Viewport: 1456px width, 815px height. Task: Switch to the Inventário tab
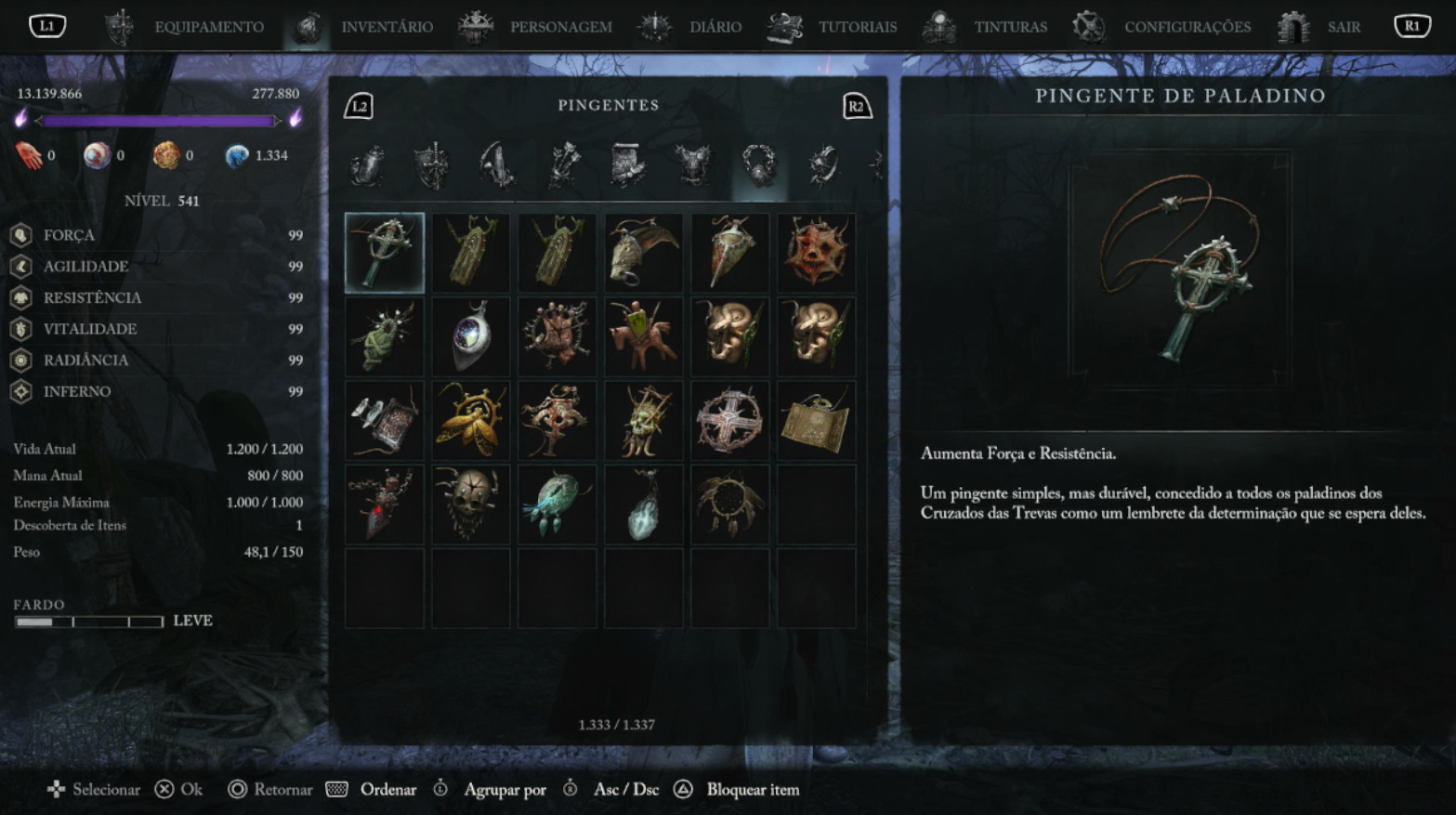click(386, 27)
